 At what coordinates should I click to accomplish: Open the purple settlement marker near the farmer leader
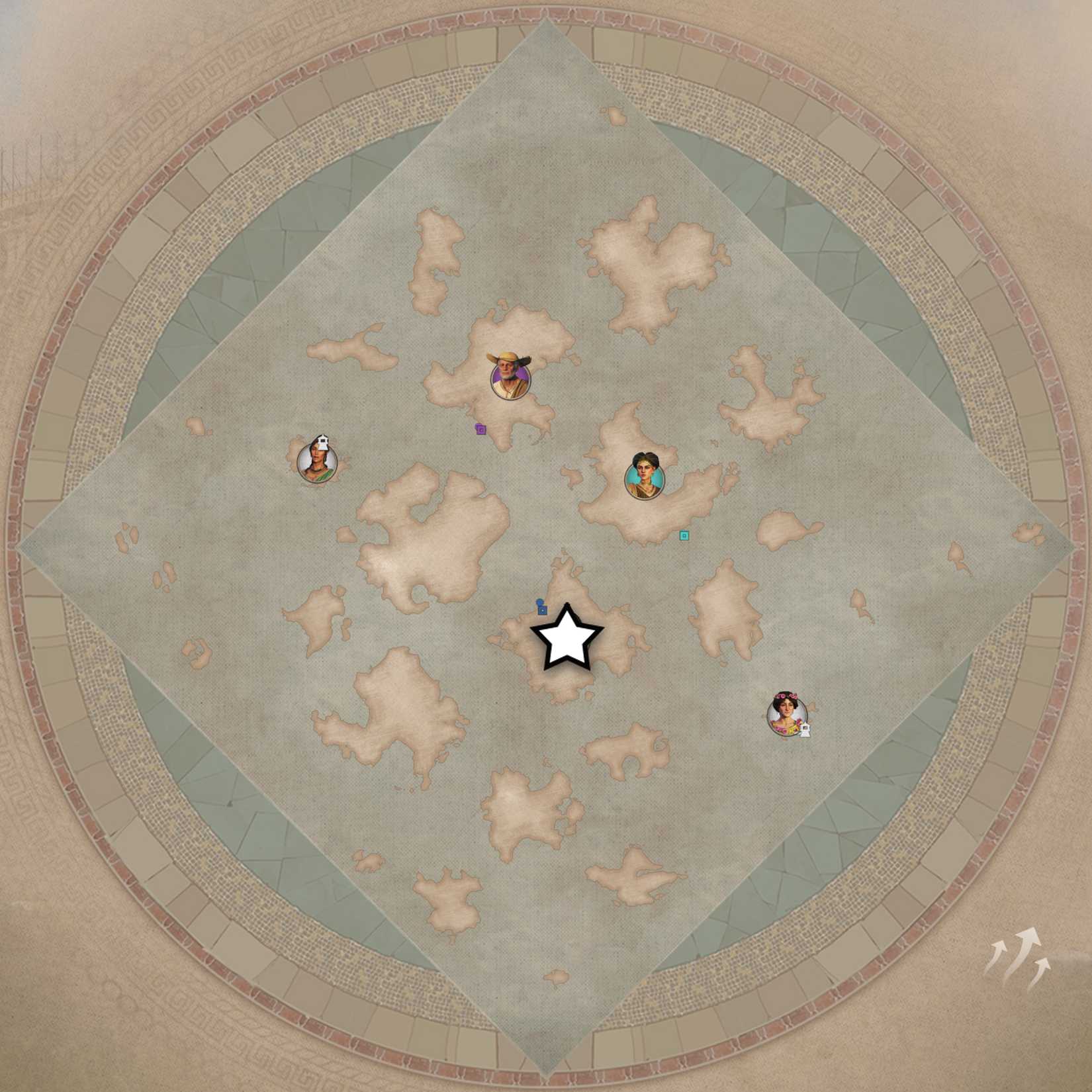tap(480, 430)
